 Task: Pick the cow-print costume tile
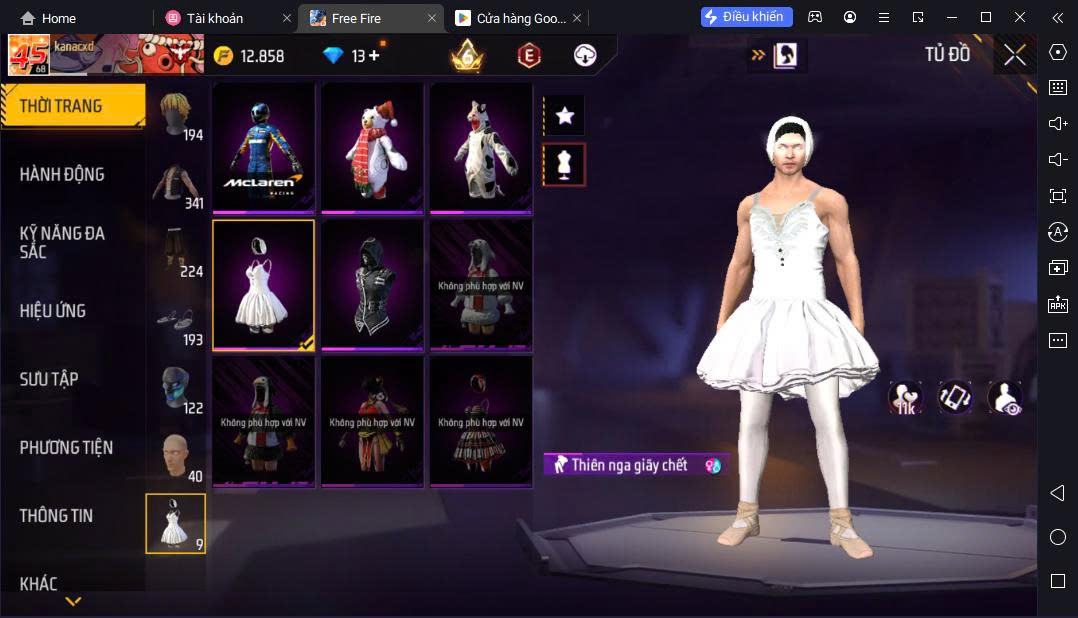point(481,147)
